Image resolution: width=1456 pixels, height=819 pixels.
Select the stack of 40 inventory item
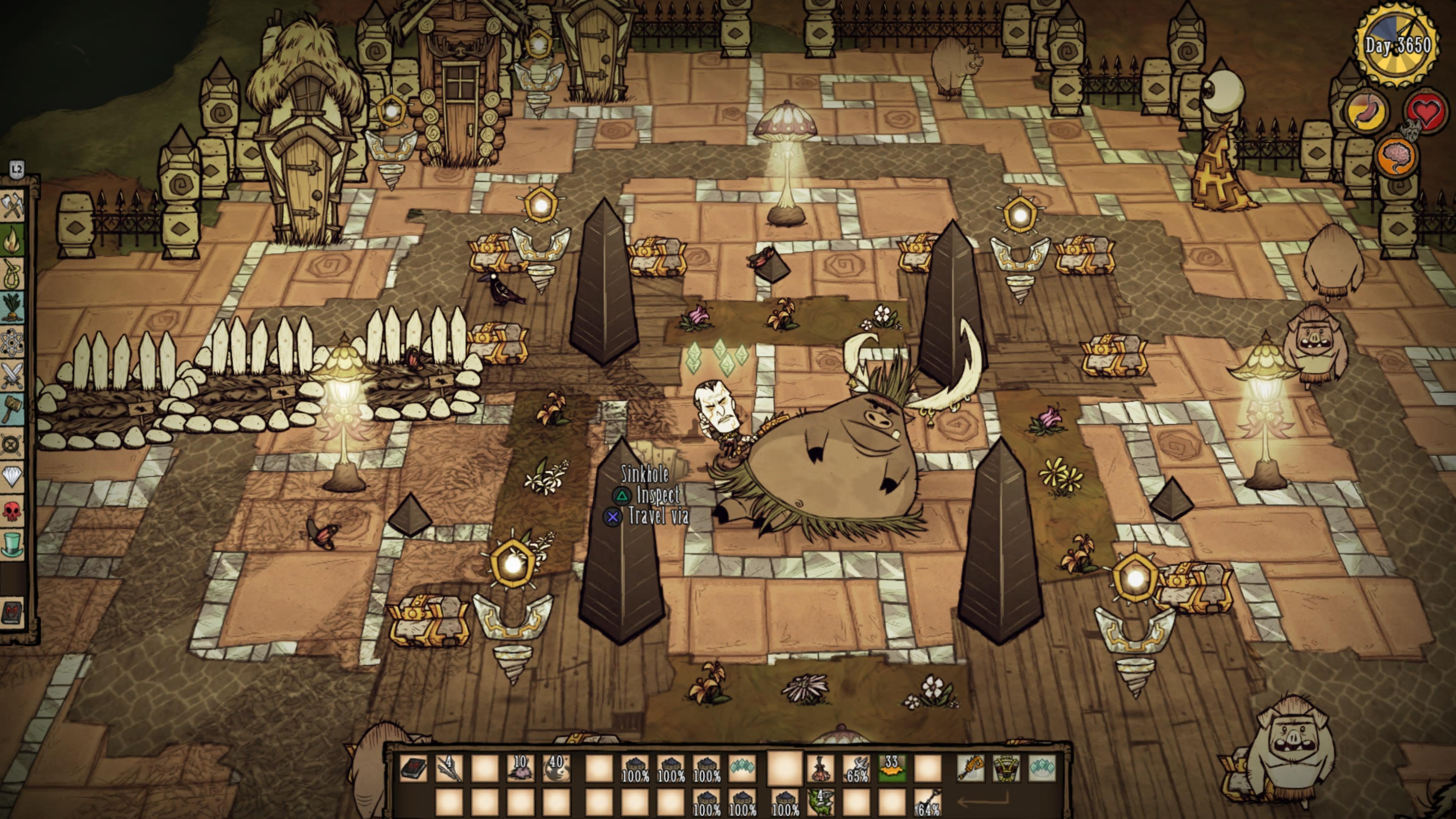(555, 769)
